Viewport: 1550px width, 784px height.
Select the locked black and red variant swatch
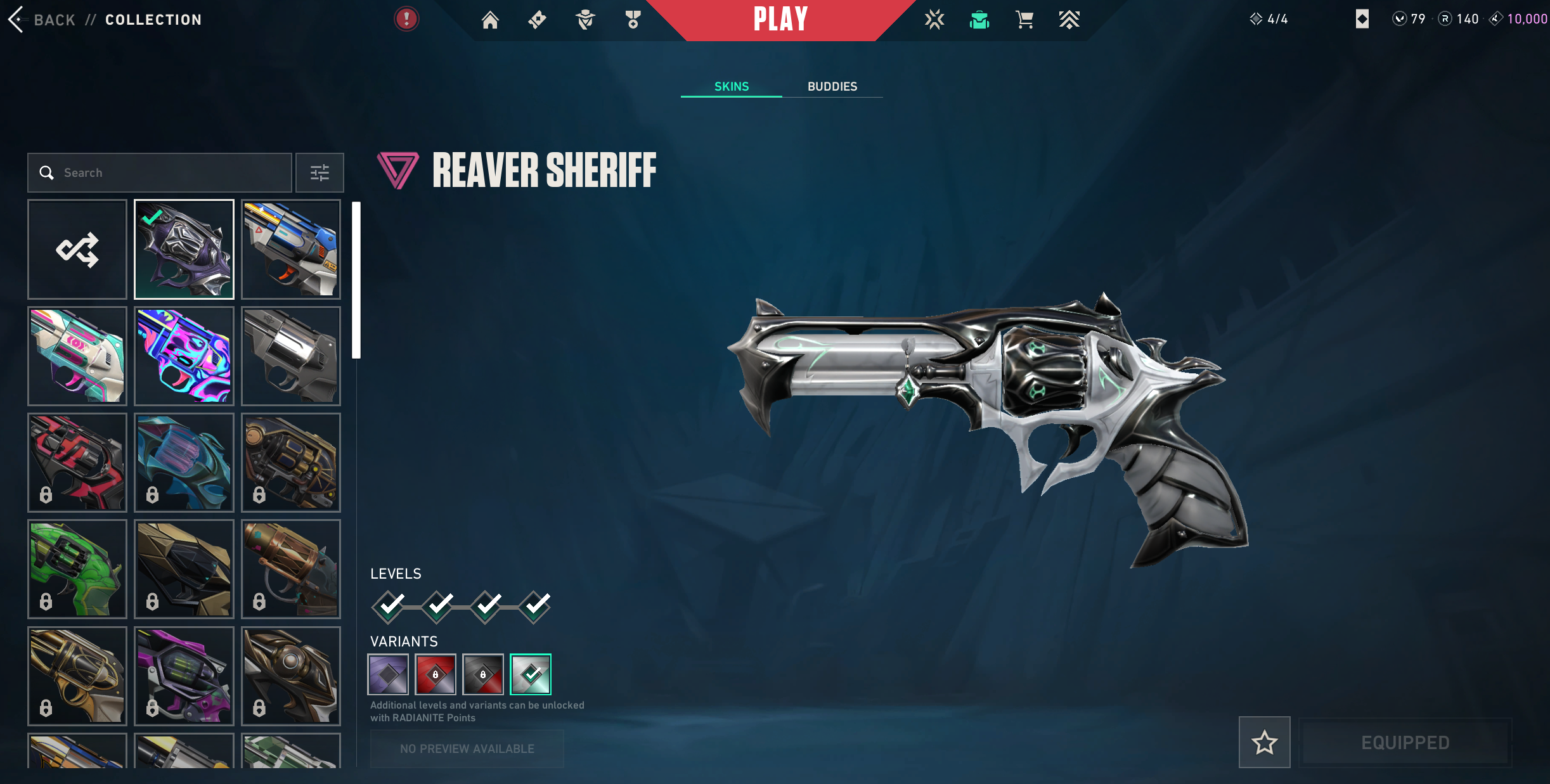tap(483, 674)
